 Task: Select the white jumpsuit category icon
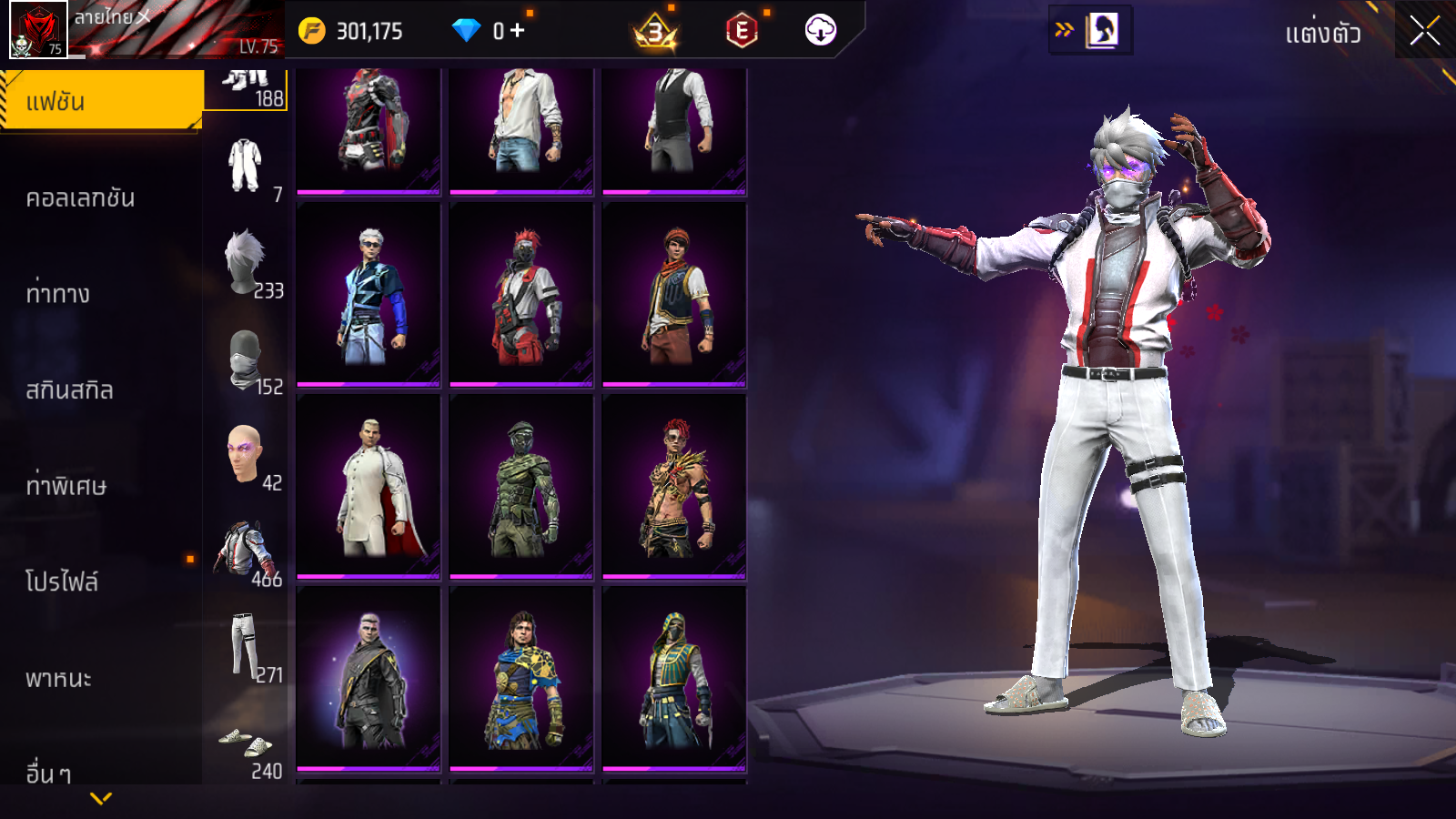(x=245, y=166)
